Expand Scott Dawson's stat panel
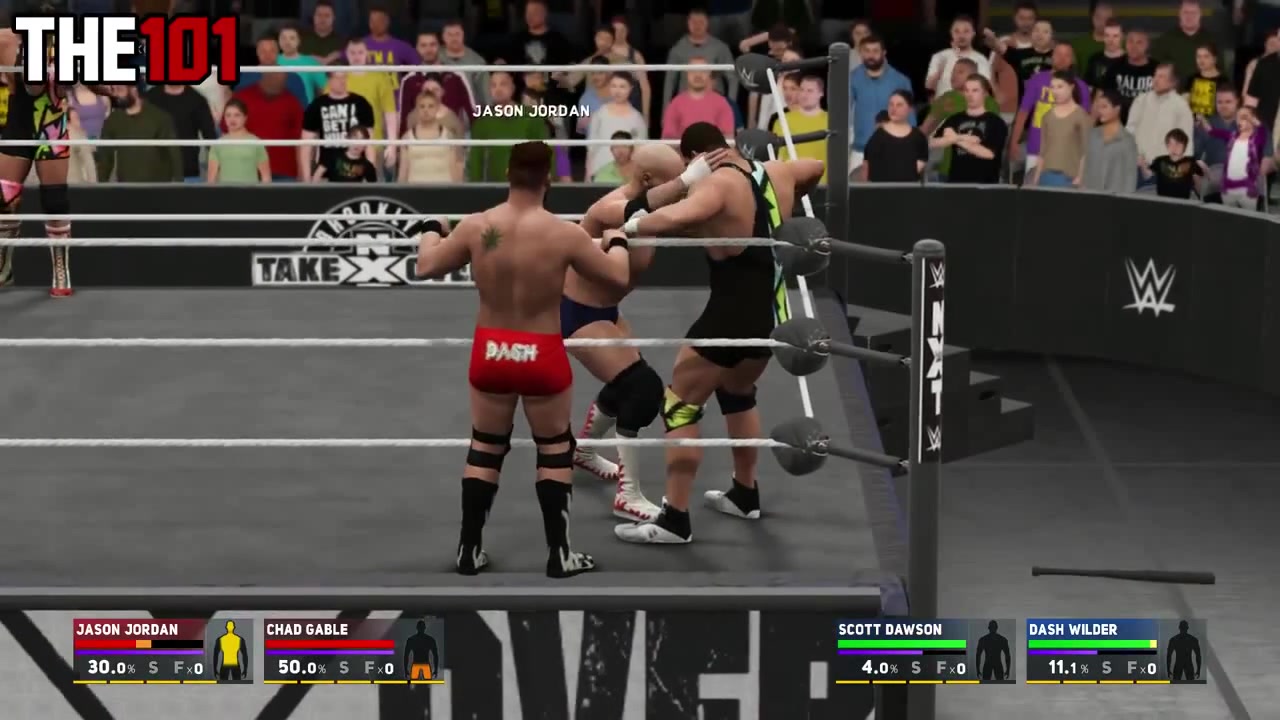Viewport: 1280px width, 720px height. click(925, 650)
